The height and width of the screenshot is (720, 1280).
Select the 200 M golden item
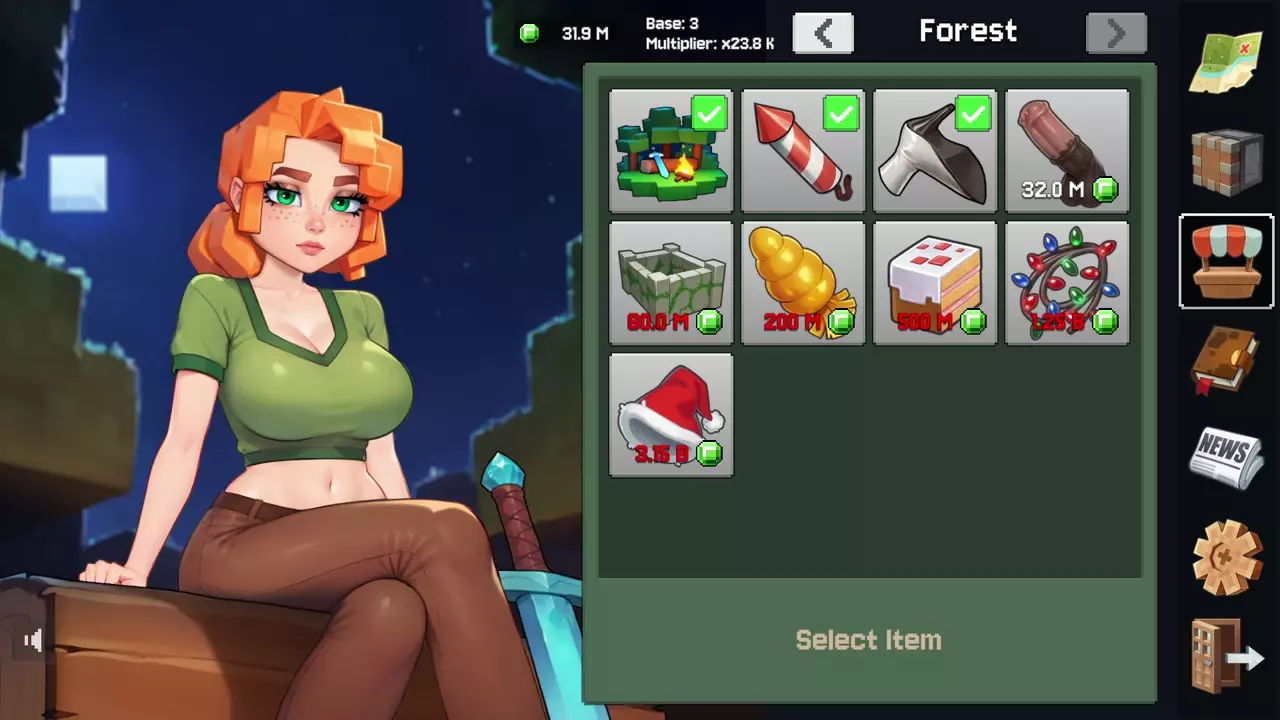[x=803, y=283]
